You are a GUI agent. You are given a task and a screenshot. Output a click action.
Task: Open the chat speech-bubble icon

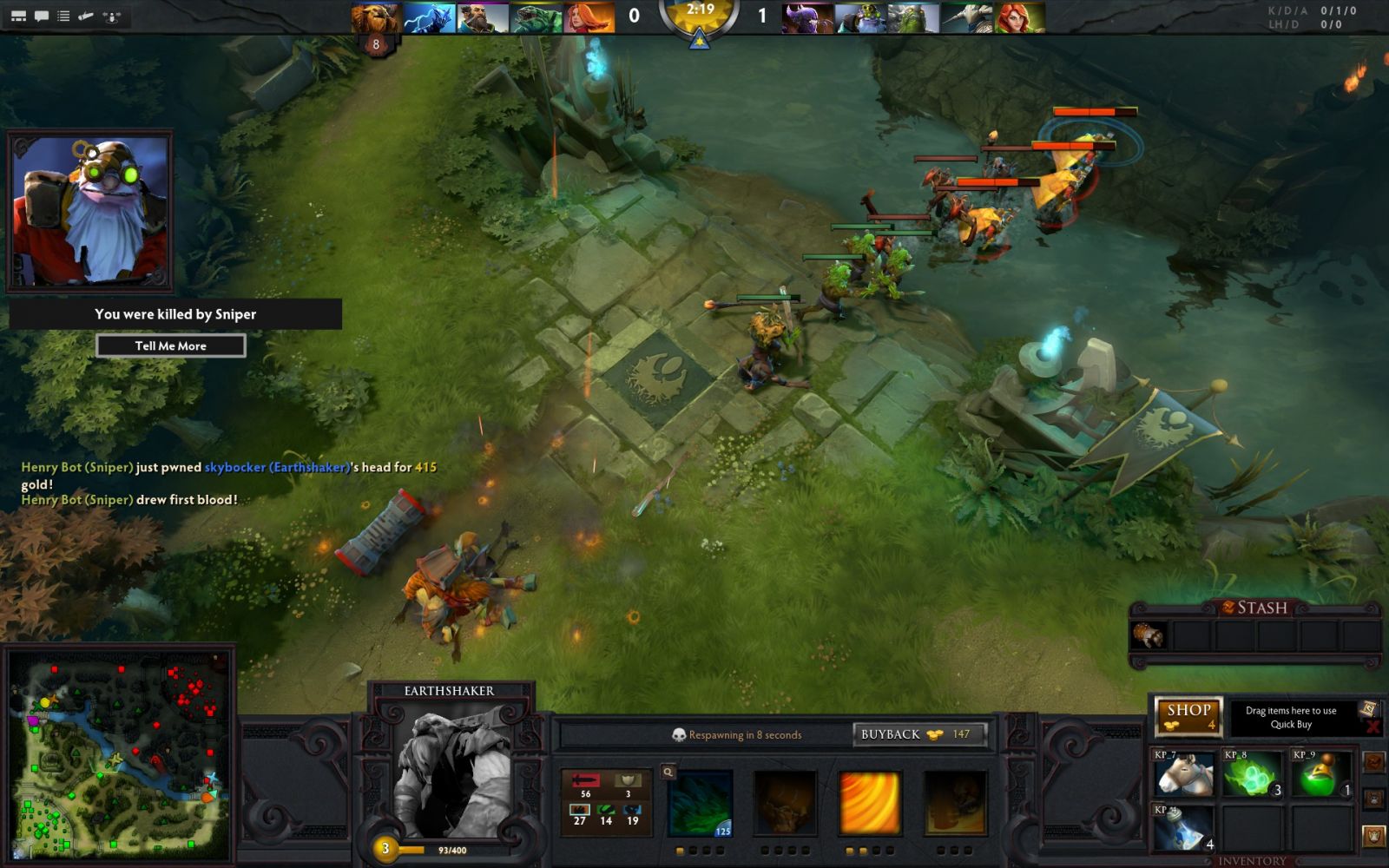41,16
